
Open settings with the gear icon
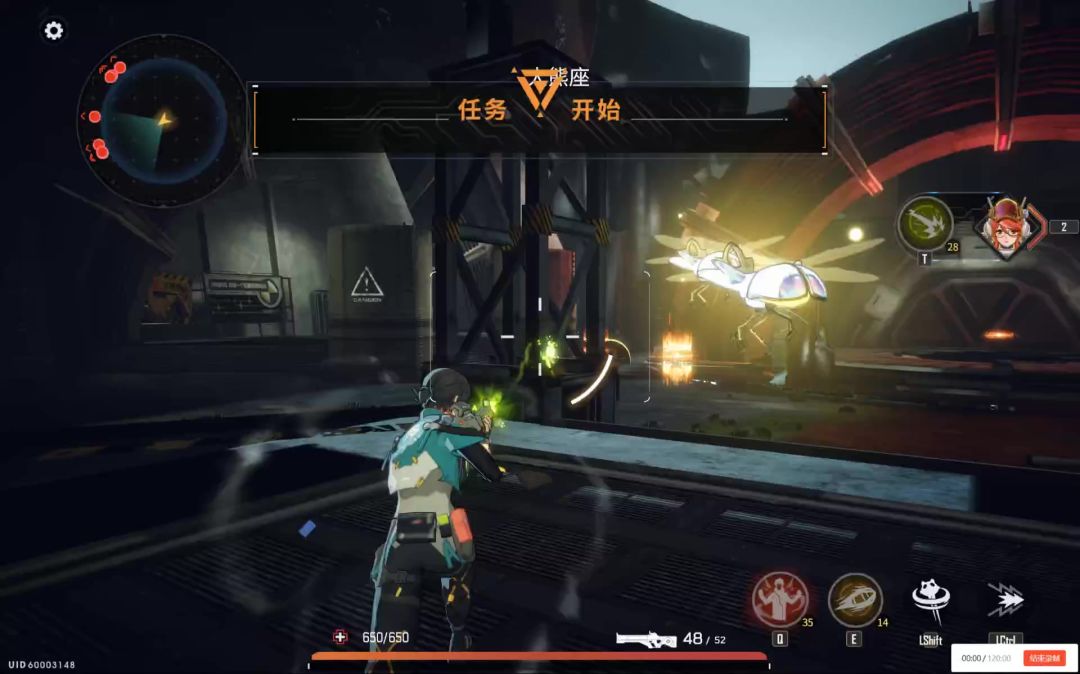tap(54, 31)
